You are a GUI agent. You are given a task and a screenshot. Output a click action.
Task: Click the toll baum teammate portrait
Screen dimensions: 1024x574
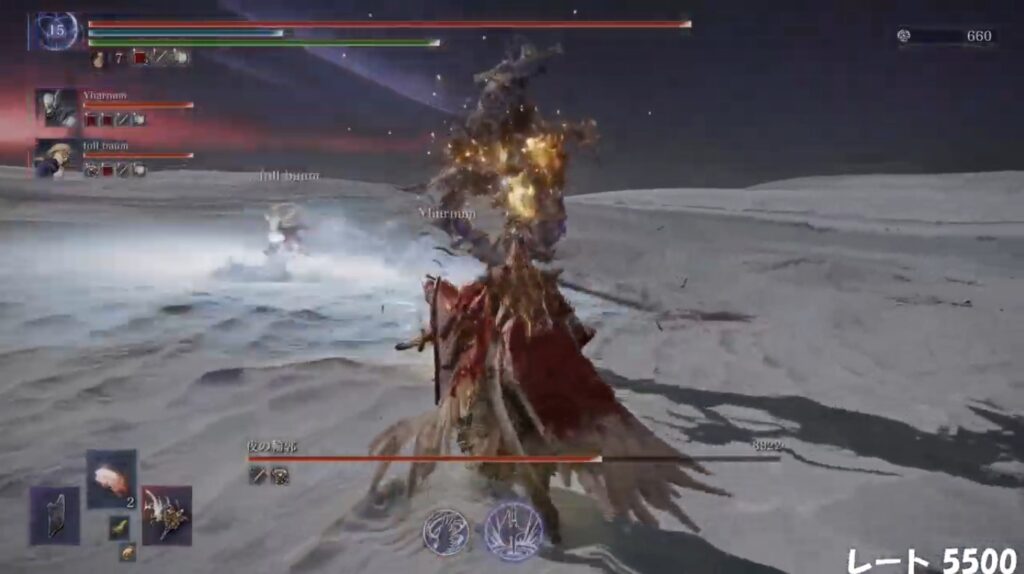click(56, 158)
